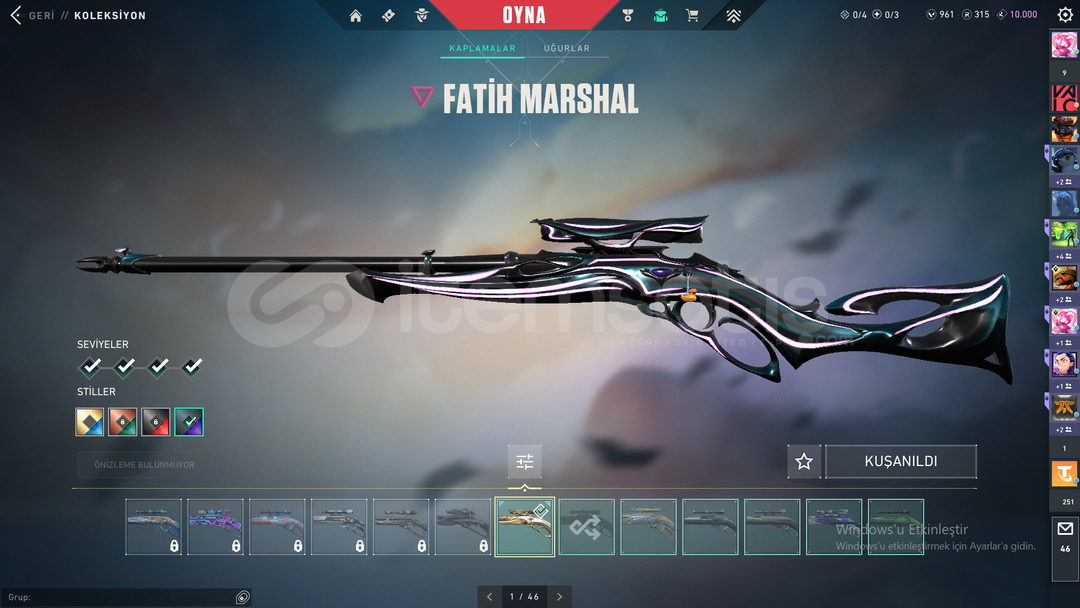Select the green Marshal skin thumbnail
1080x608 pixels.
896,527
